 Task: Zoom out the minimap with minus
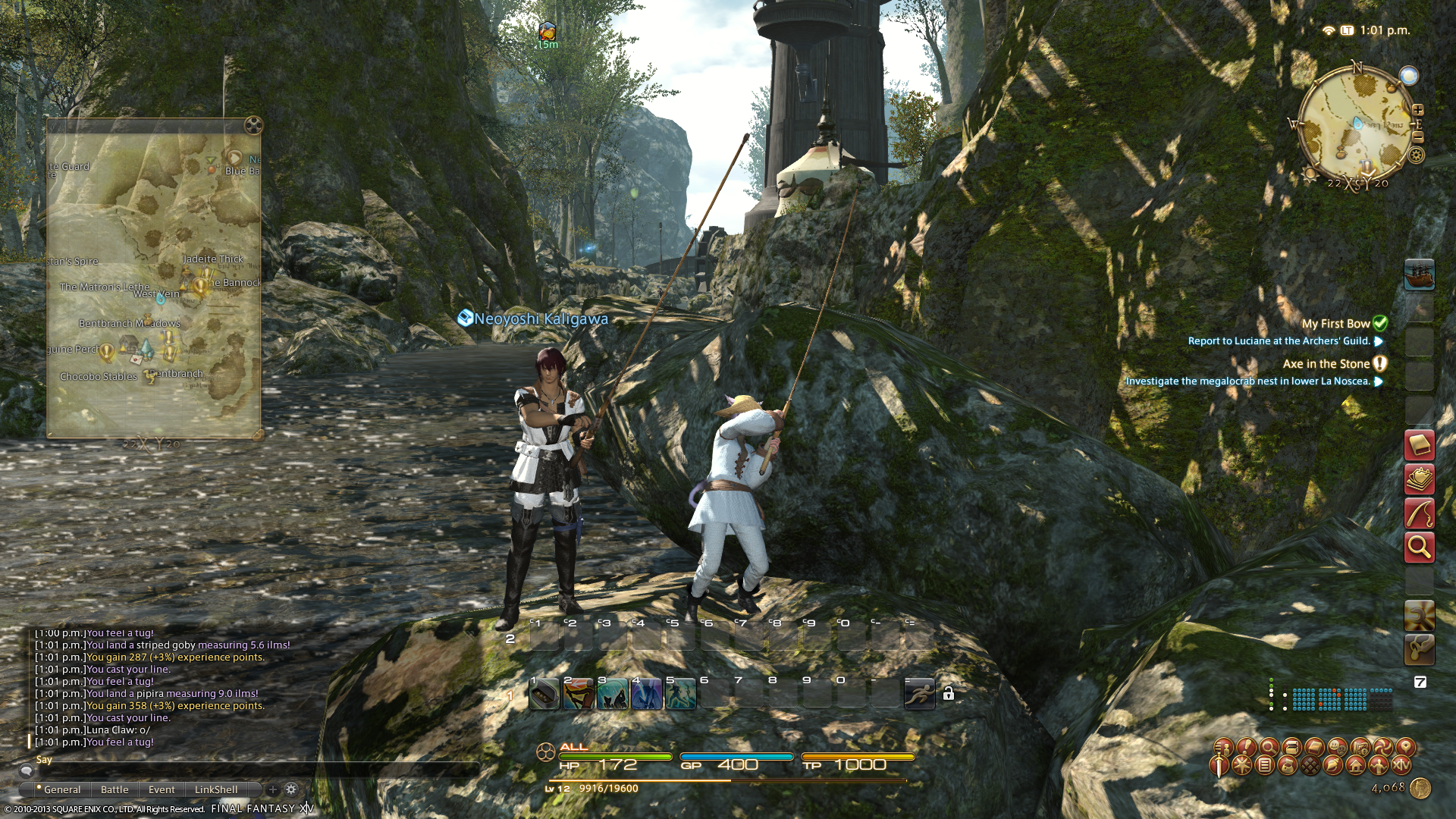(1418, 137)
